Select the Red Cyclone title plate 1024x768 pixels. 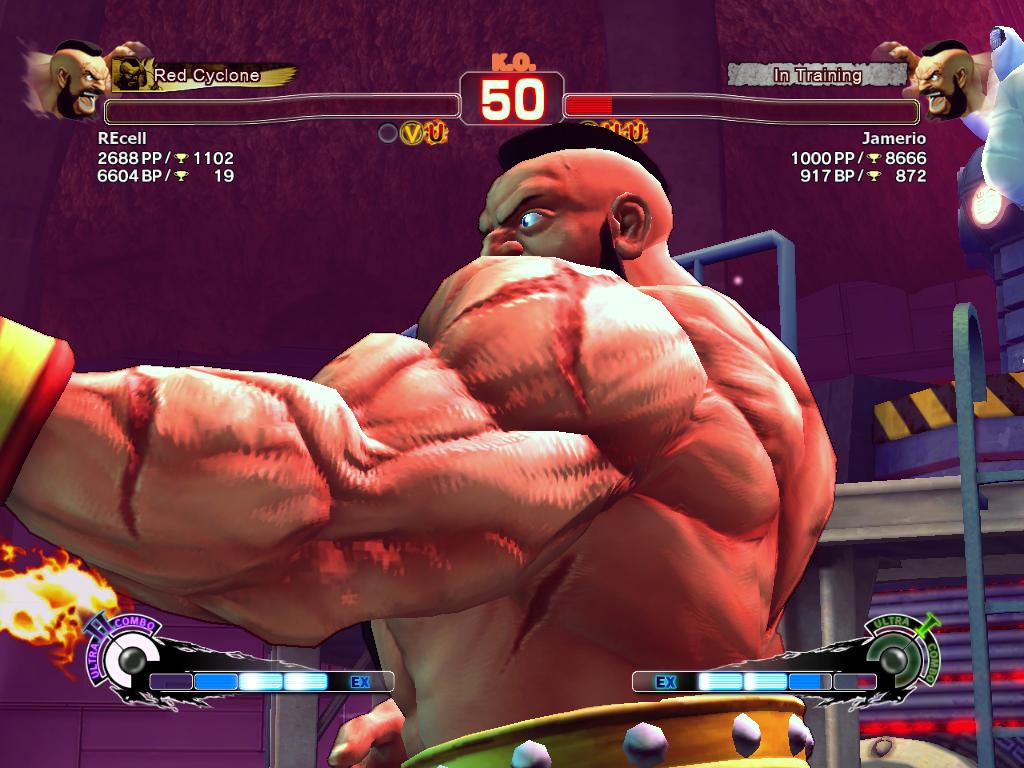point(205,75)
